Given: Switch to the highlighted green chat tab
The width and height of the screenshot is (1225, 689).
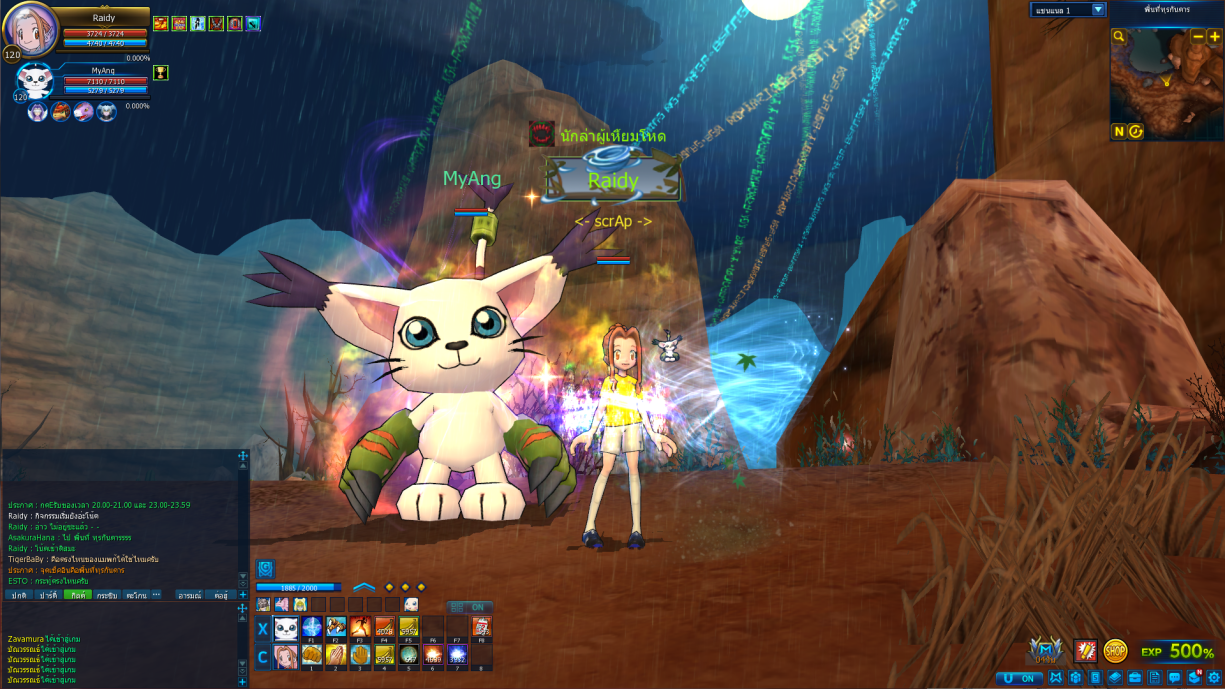Looking at the screenshot, I should coord(77,595).
